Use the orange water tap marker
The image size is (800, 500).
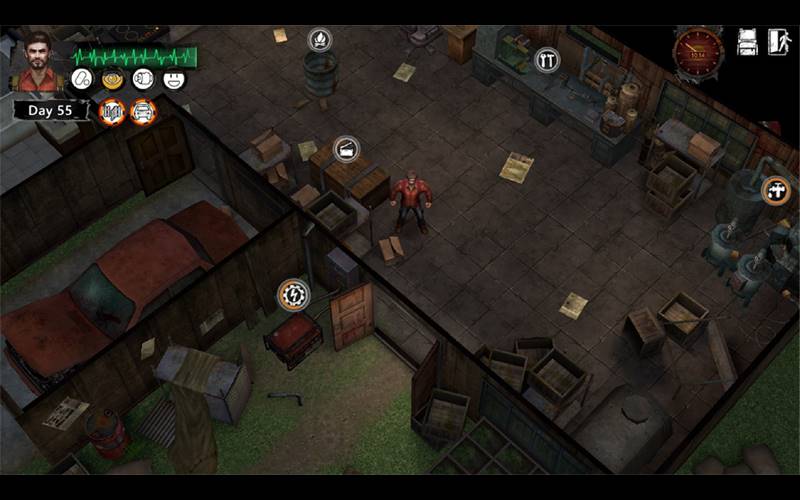[776, 189]
